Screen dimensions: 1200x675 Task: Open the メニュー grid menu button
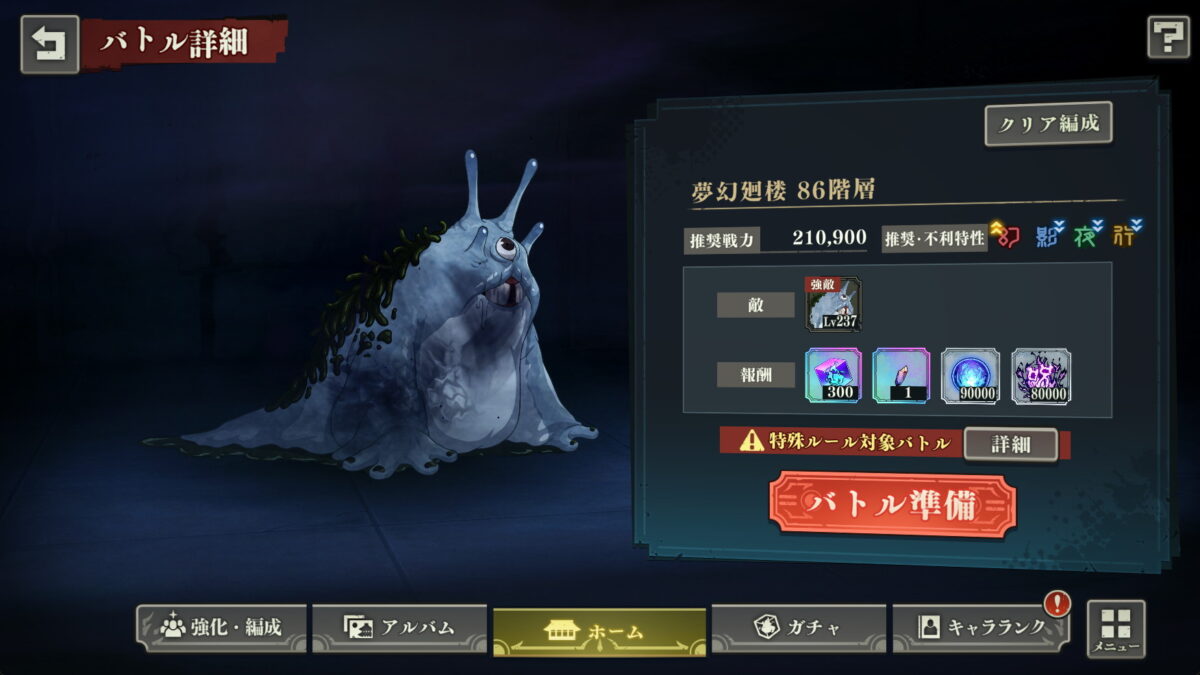pyautogui.click(x=1116, y=629)
